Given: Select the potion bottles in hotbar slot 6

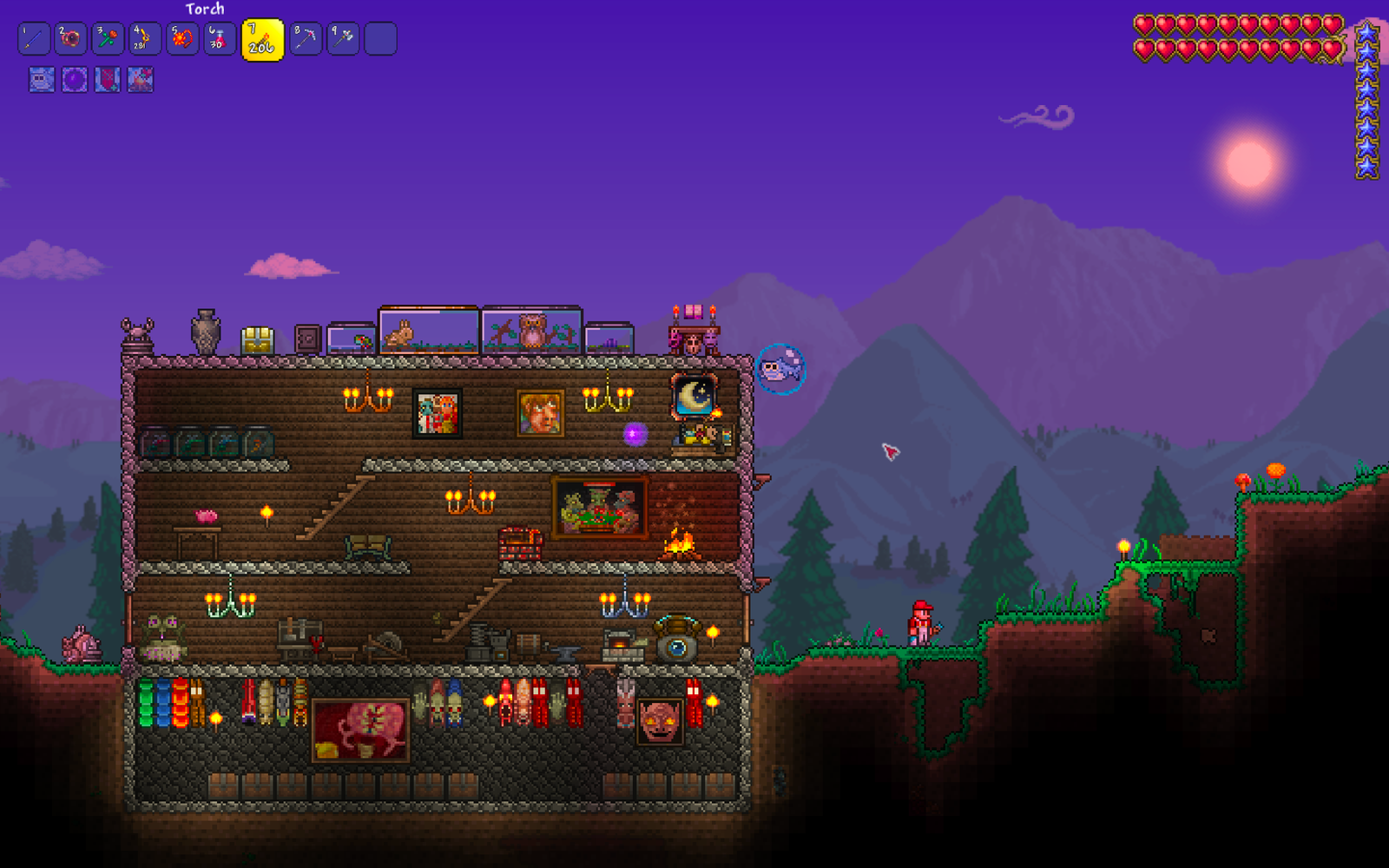Looking at the screenshot, I should pyautogui.click(x=219, y=38).
